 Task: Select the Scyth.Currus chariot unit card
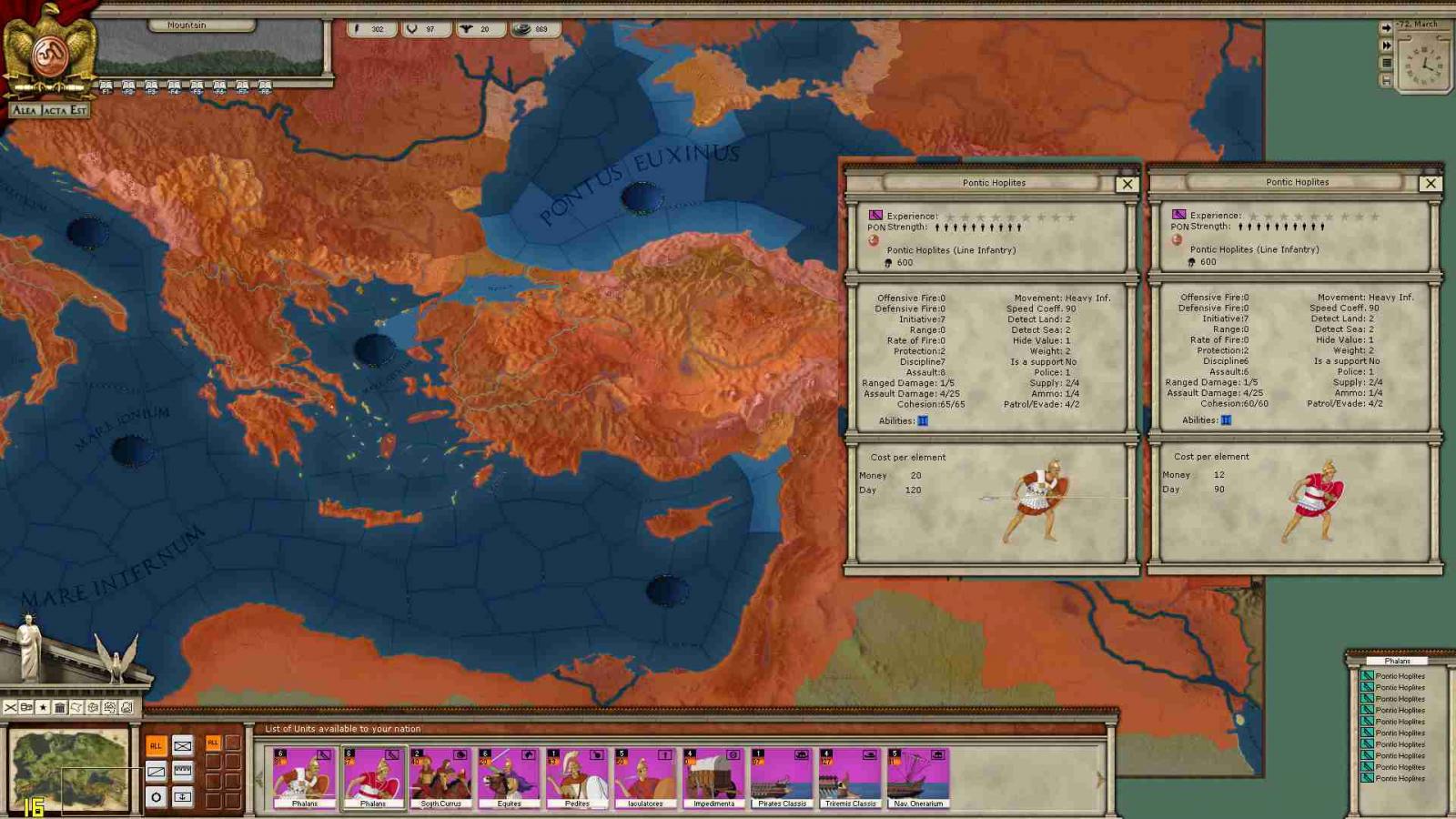click(440, 777)
